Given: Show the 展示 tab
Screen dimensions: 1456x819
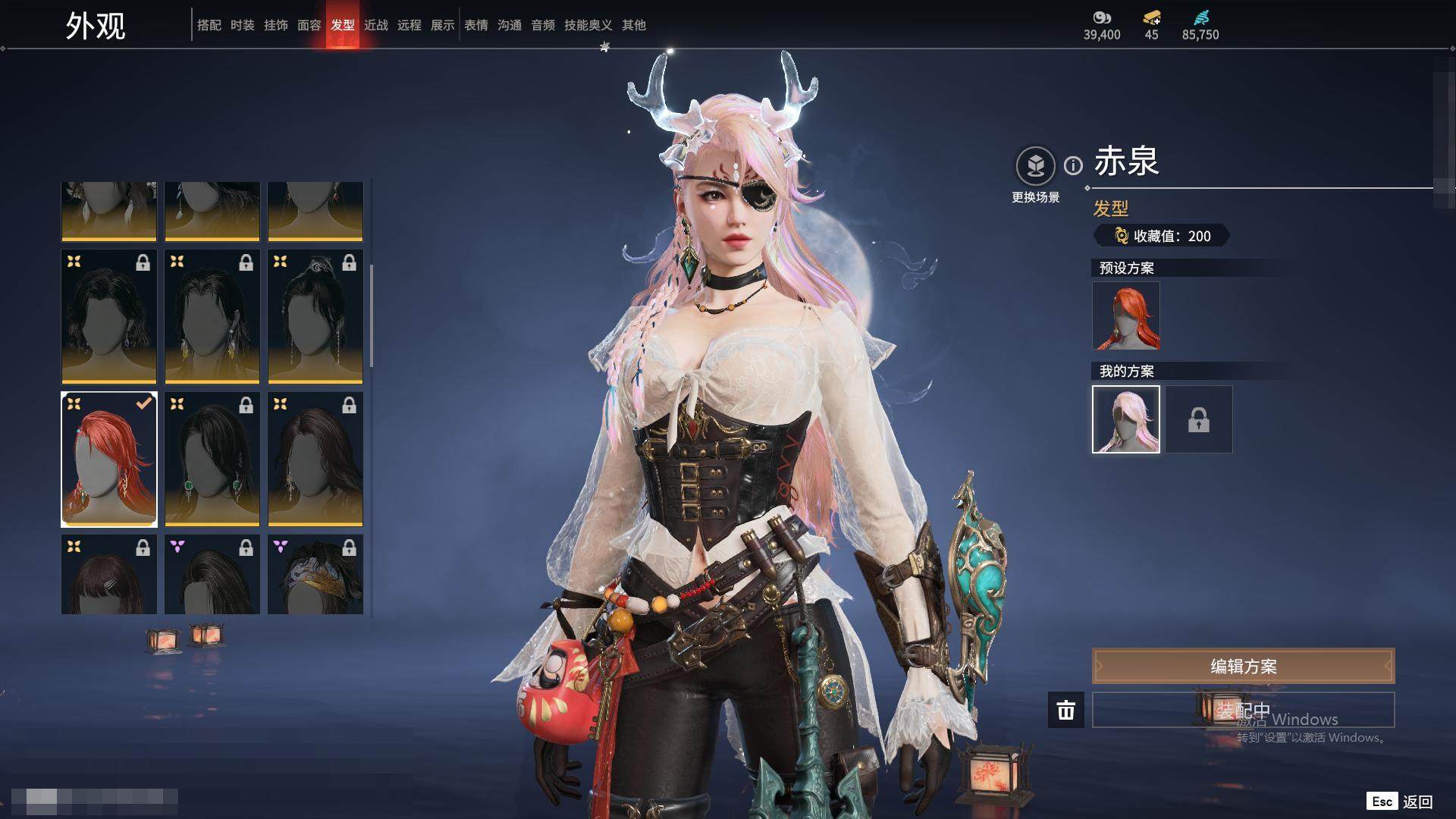Looking at the screenshot, I should pyautogui.click(x=442, y=25).
